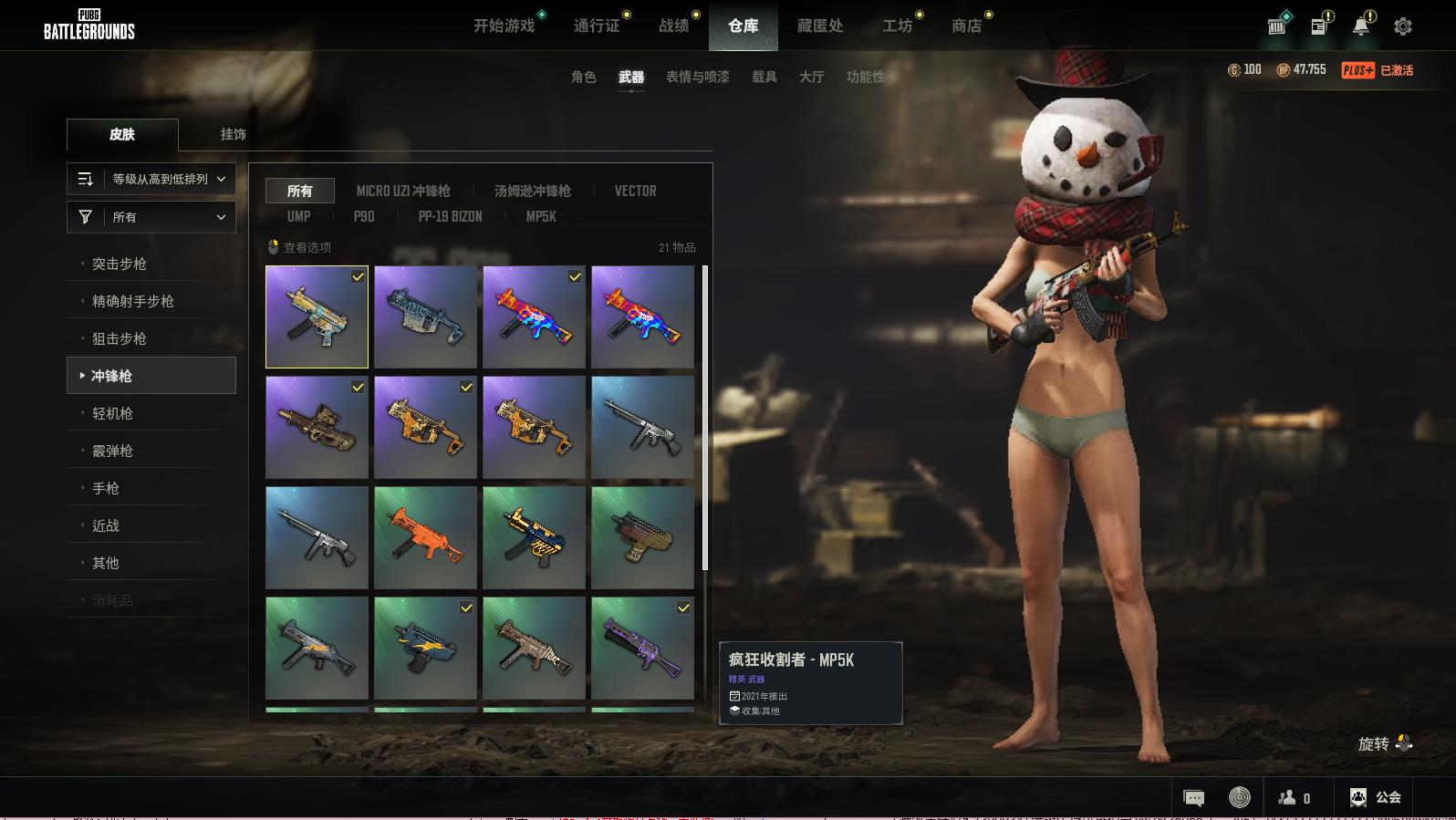The height and width of the screenshot is (820, 1456).
Task: Open the 等级从高到低排列 sort dropdown
Action: pyautogui.click(x=151, y=179)
